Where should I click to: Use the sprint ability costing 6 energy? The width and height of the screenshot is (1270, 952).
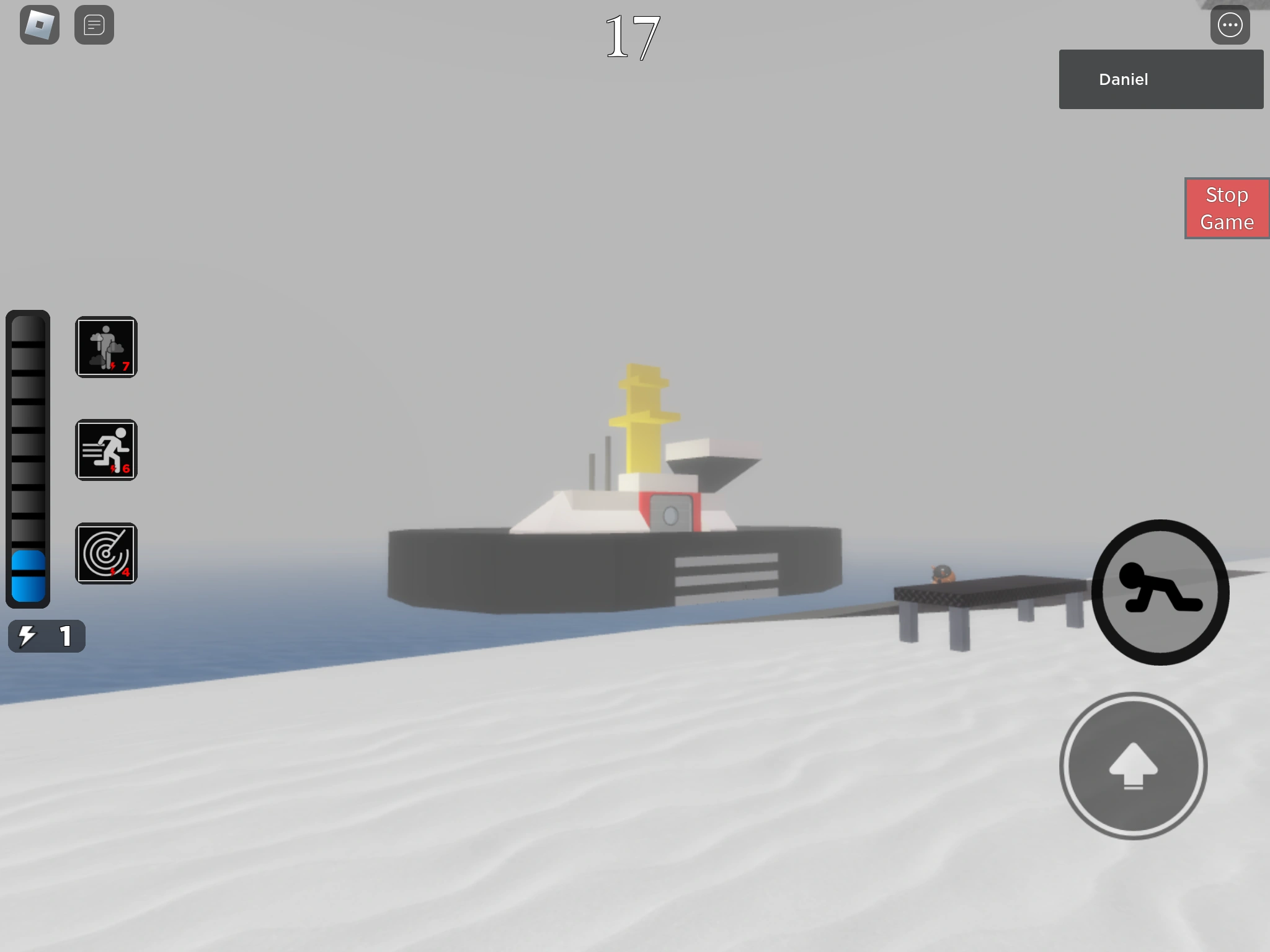point(106,450)
